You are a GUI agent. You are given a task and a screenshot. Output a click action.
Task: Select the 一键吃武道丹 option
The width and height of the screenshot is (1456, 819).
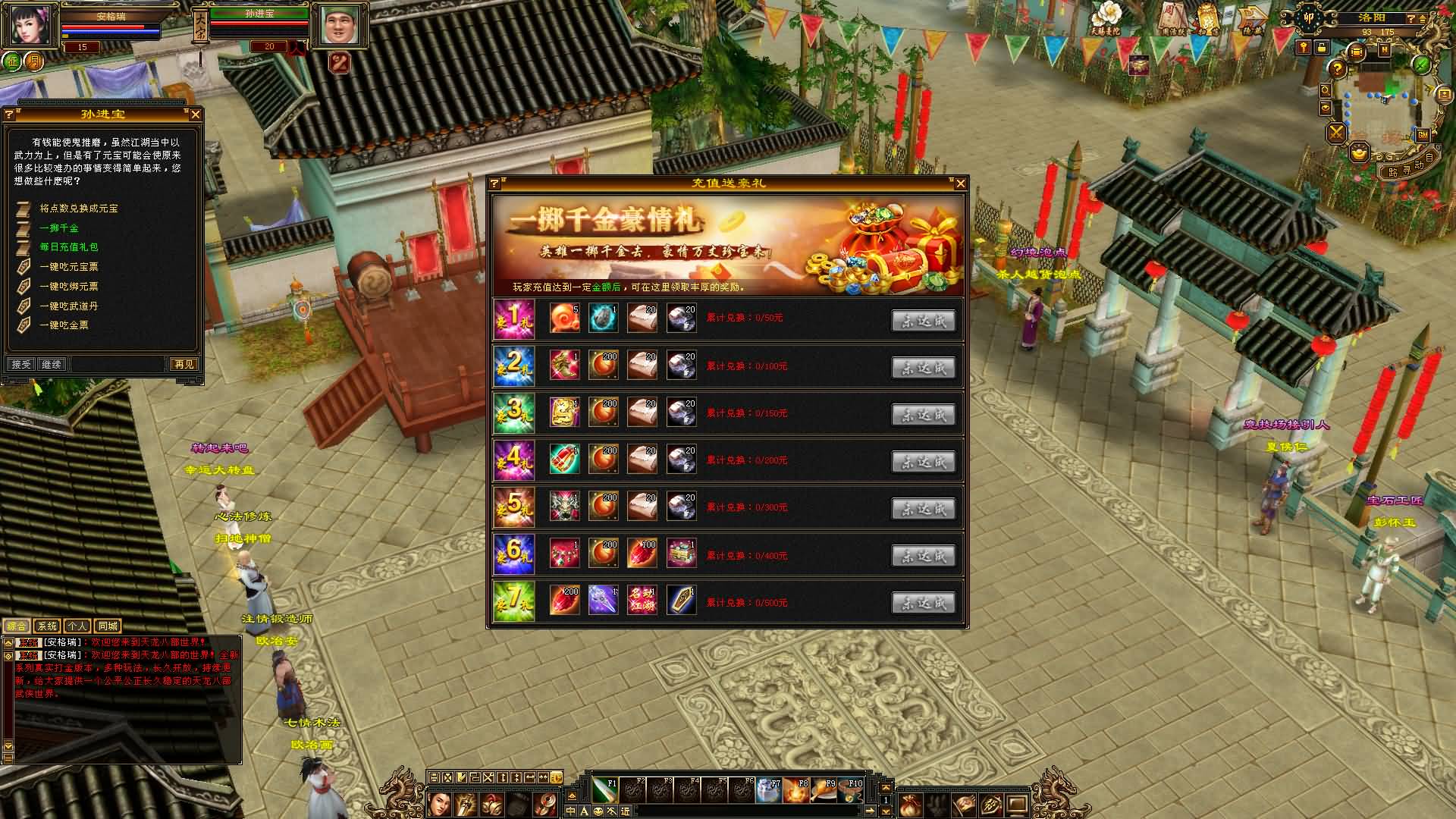click(68, 306)
